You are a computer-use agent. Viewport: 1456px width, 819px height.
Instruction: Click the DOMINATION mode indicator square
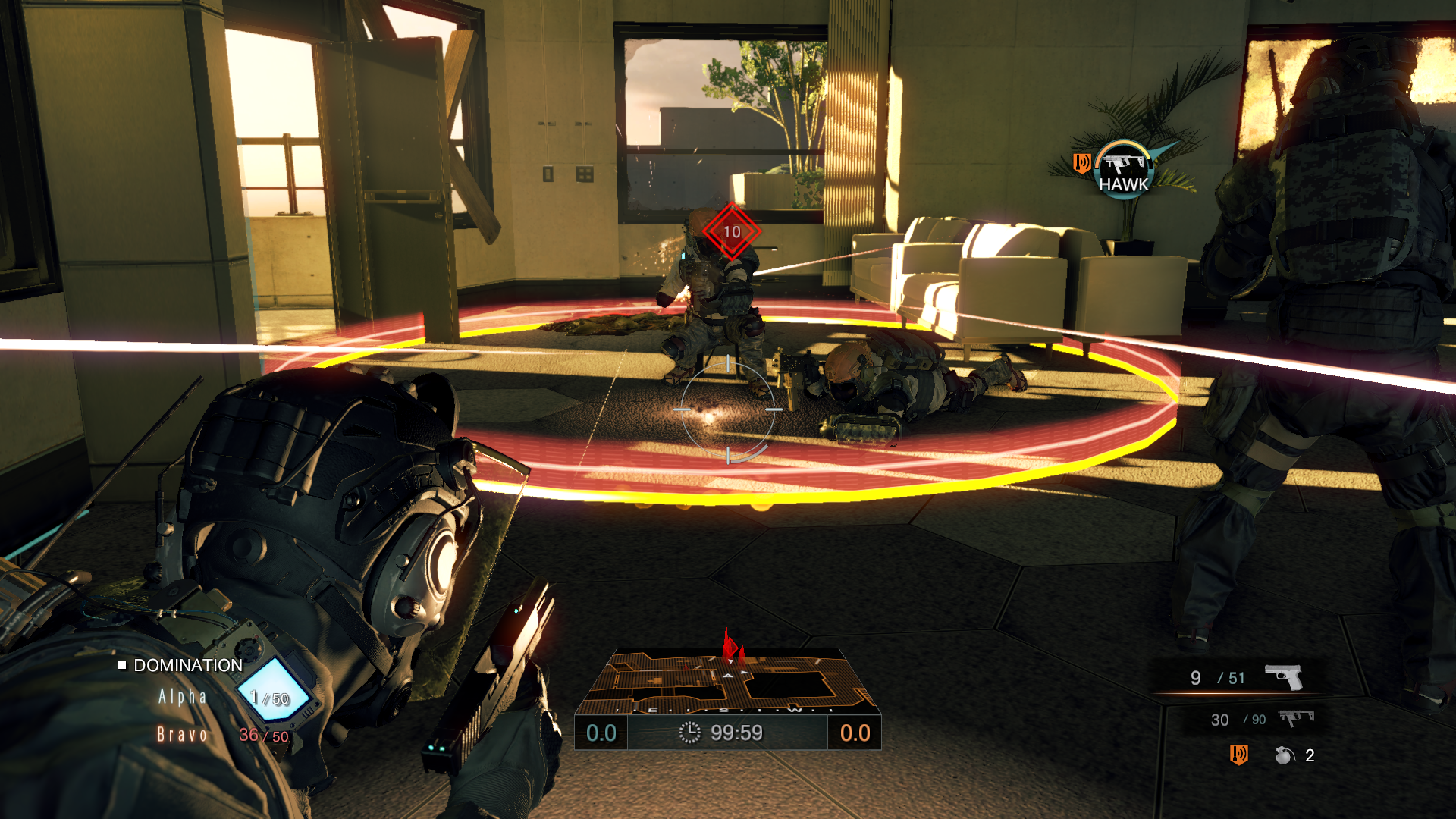pos(124,665)
